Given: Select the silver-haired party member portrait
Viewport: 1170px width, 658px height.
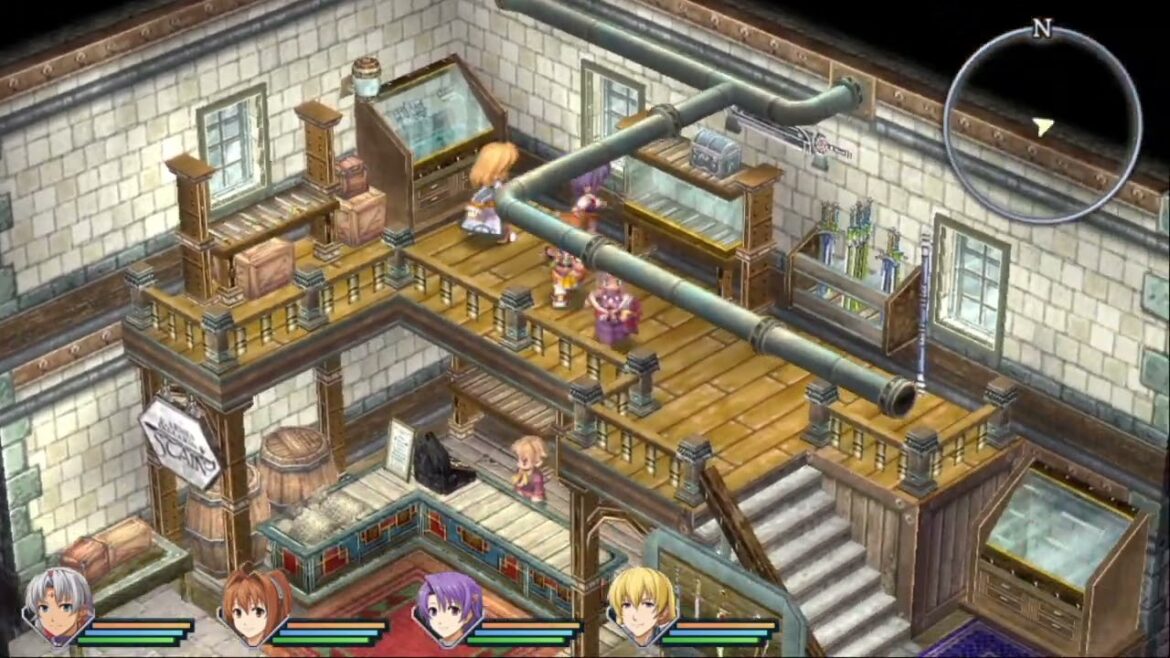Looking at the screenshot, I should pos(59,605).
